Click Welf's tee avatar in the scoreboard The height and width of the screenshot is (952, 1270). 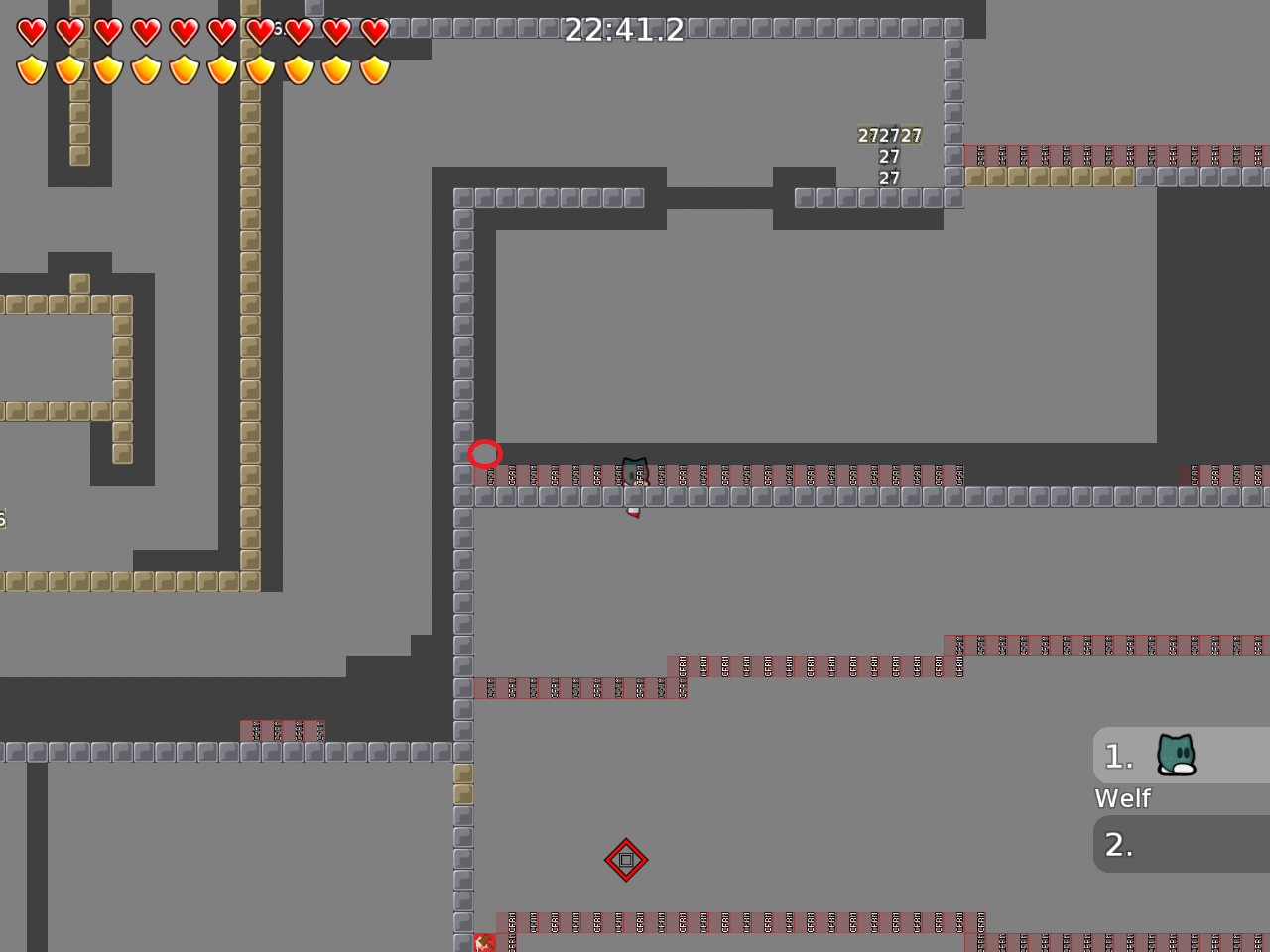coord(1176,754)
